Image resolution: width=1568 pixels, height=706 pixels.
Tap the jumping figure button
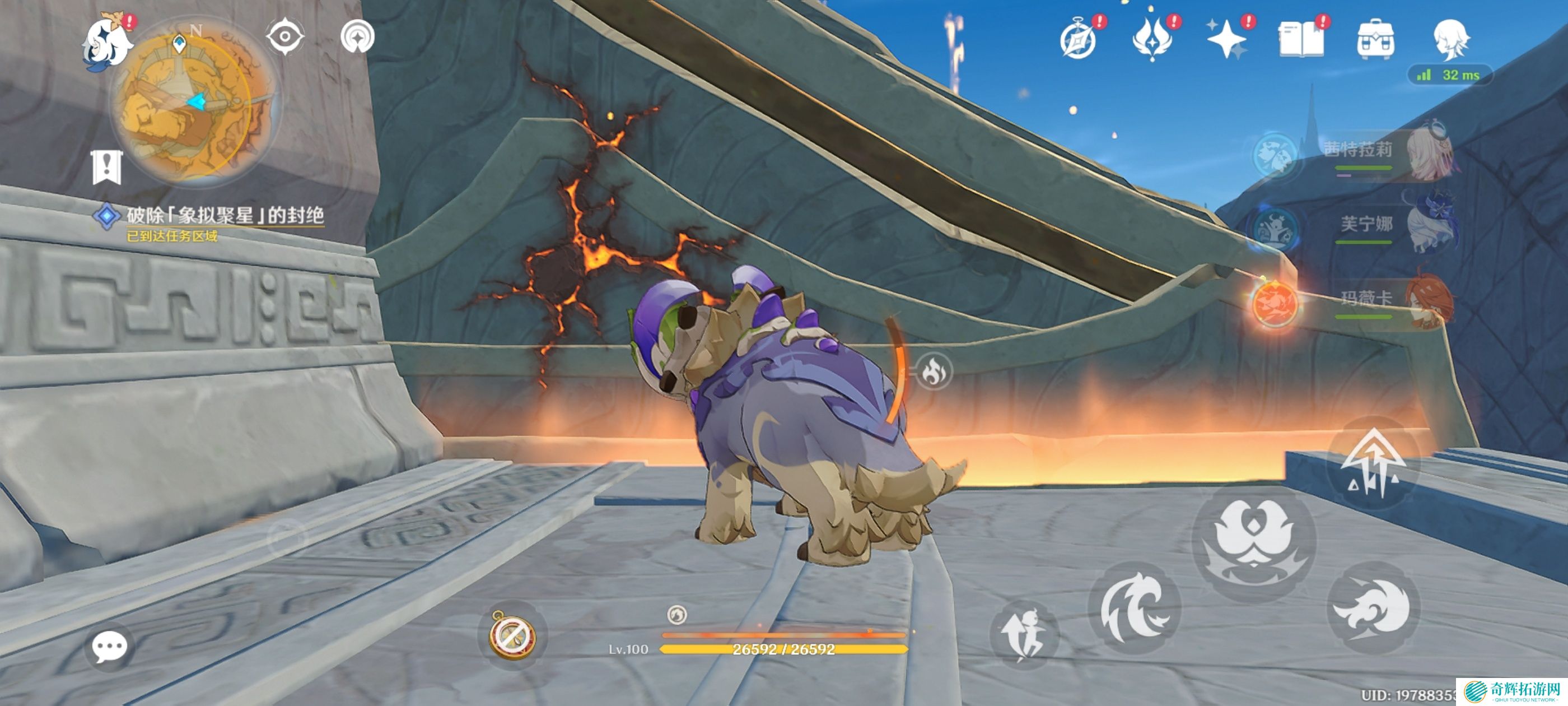coord(1025,635)
